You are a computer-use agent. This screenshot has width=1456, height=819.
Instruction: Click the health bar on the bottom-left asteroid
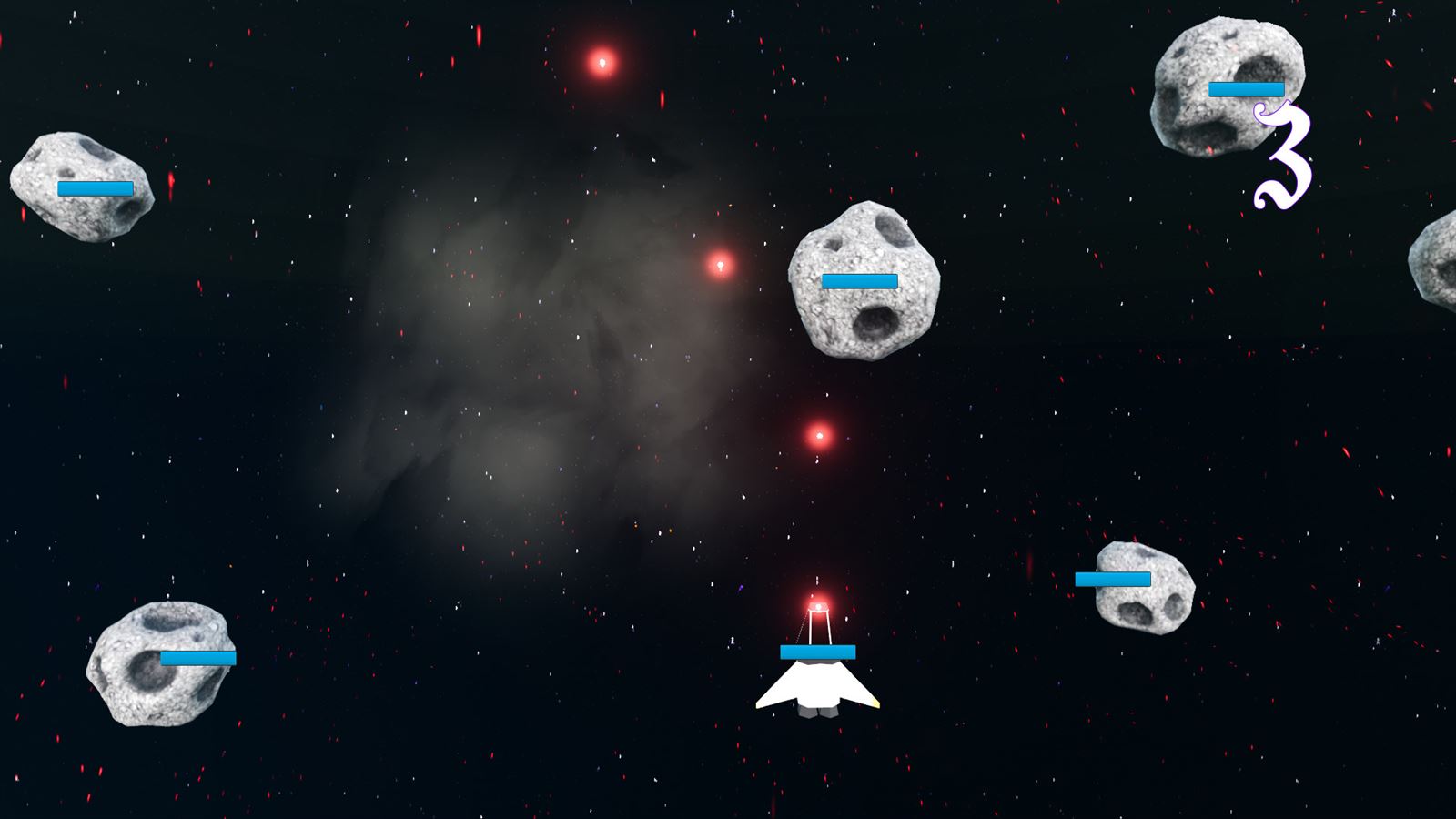tap(196, 657)
